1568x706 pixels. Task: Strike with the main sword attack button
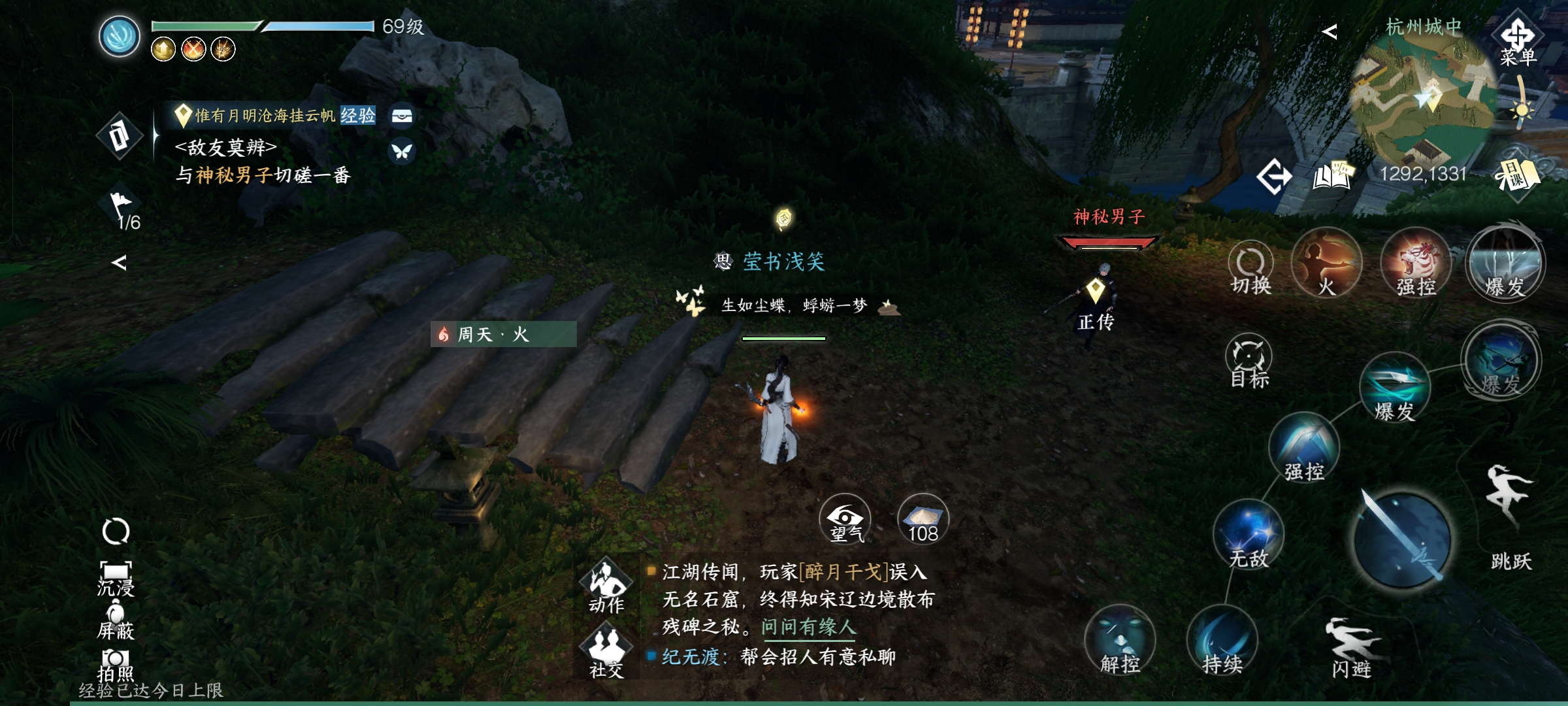pyautogui.click(x=1401, y=539)
